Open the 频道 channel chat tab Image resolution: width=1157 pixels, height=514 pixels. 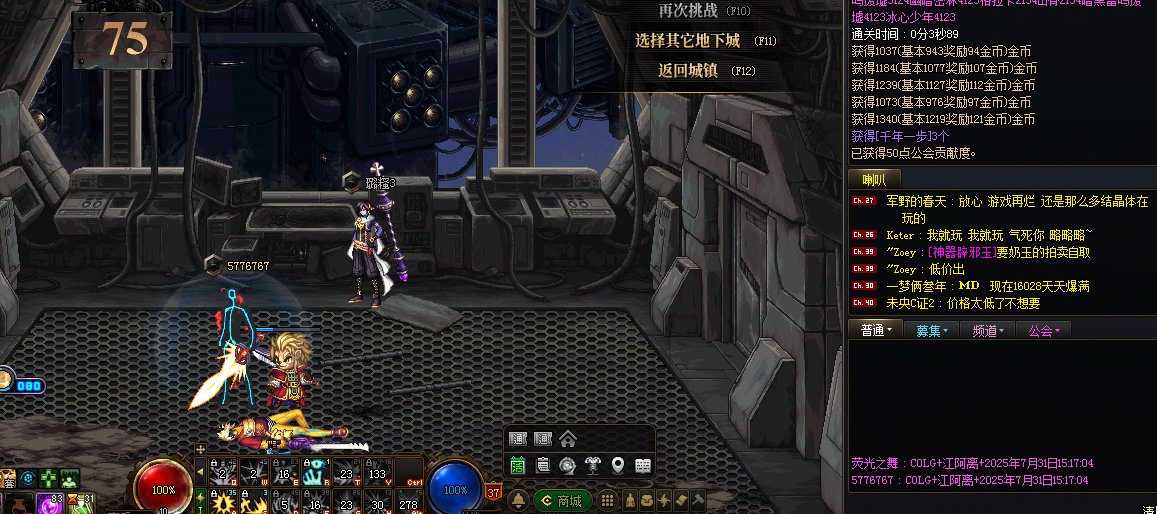click(988, 331)
